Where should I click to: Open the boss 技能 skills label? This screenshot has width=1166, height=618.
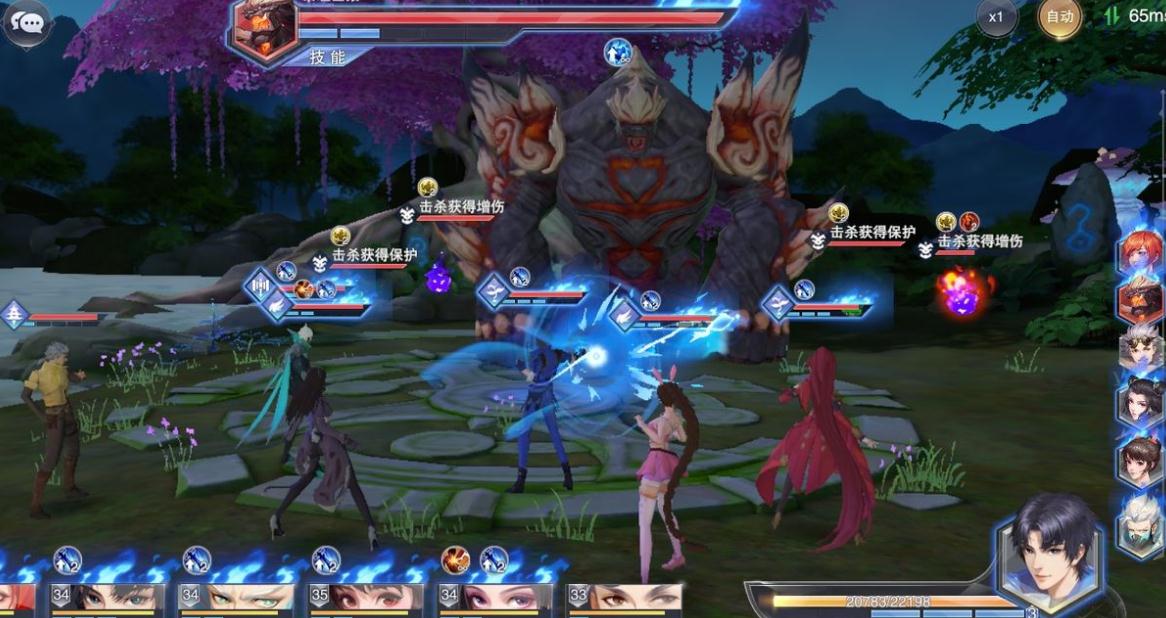[326, 57]
